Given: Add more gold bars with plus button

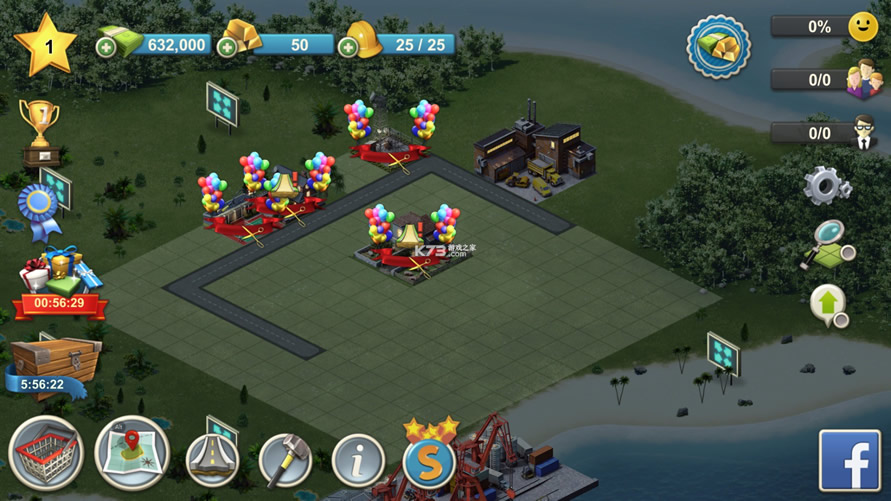Looking at the screenshot, I should click(227, 46).
